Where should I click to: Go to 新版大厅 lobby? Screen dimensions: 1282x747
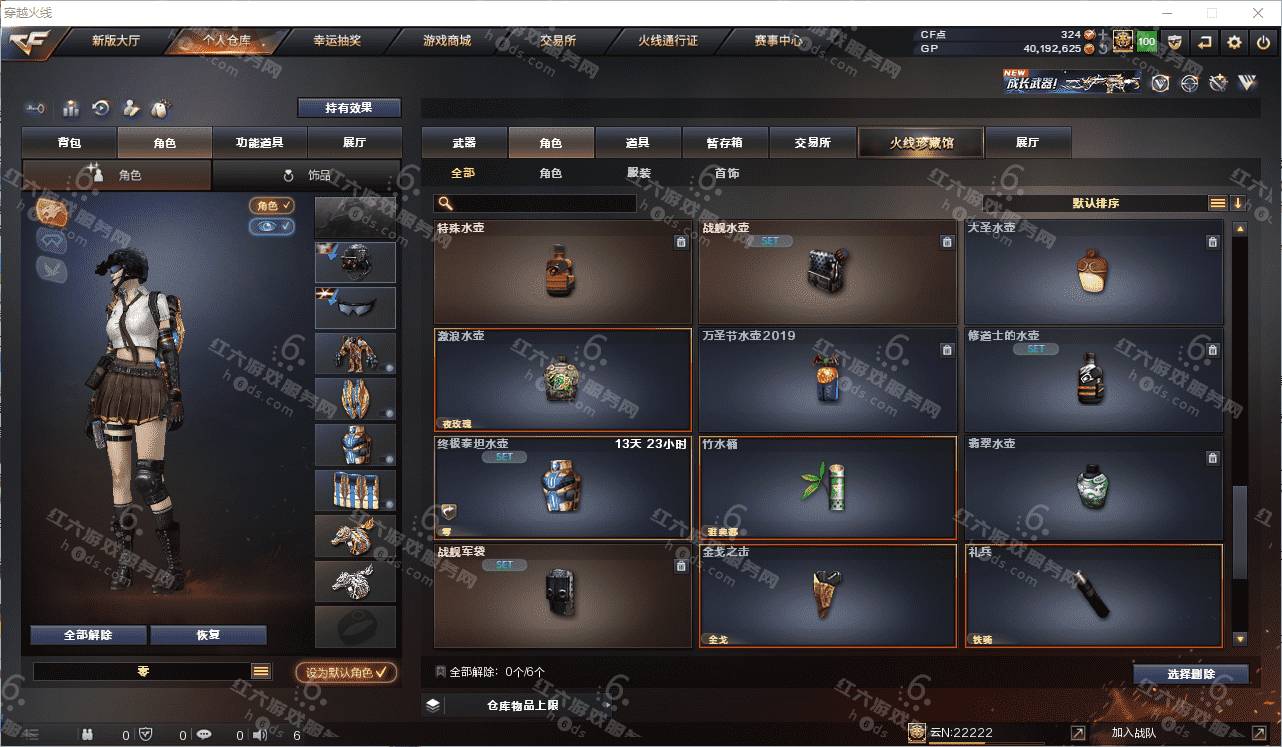coord(116,41)
